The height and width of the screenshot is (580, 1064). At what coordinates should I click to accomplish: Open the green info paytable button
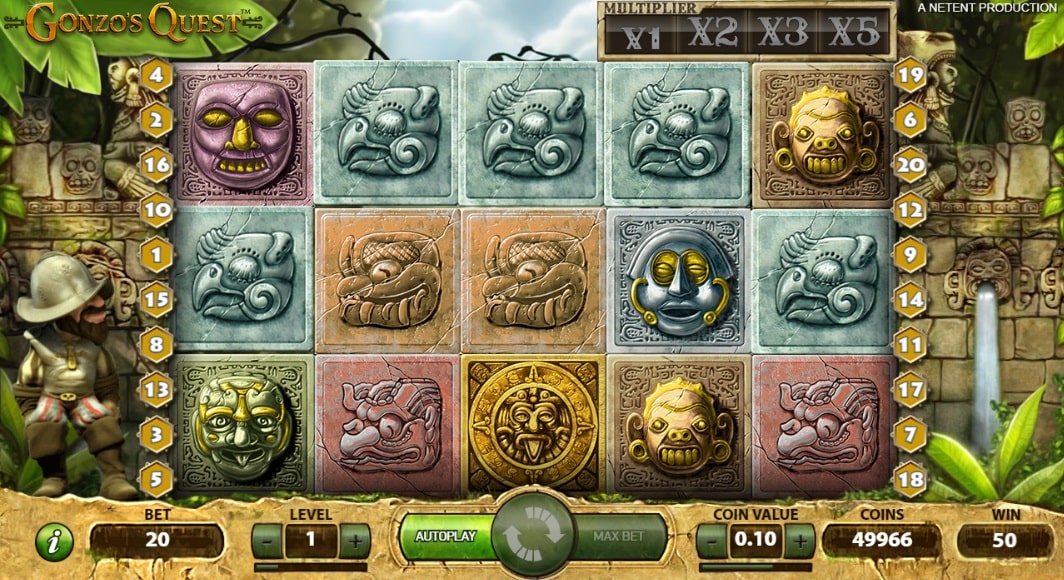point(54,541)
